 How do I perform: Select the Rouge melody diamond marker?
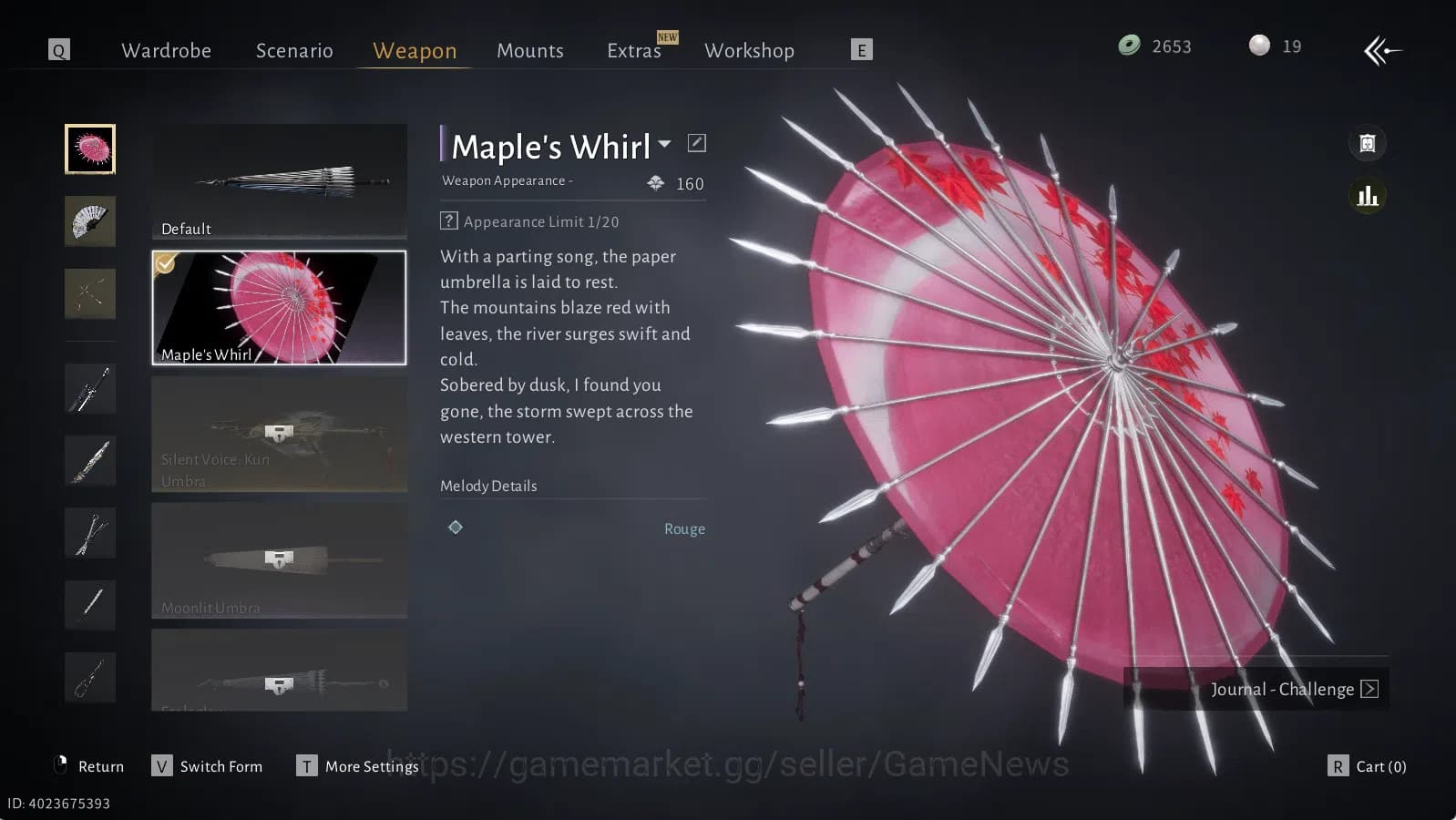point(456,528)
